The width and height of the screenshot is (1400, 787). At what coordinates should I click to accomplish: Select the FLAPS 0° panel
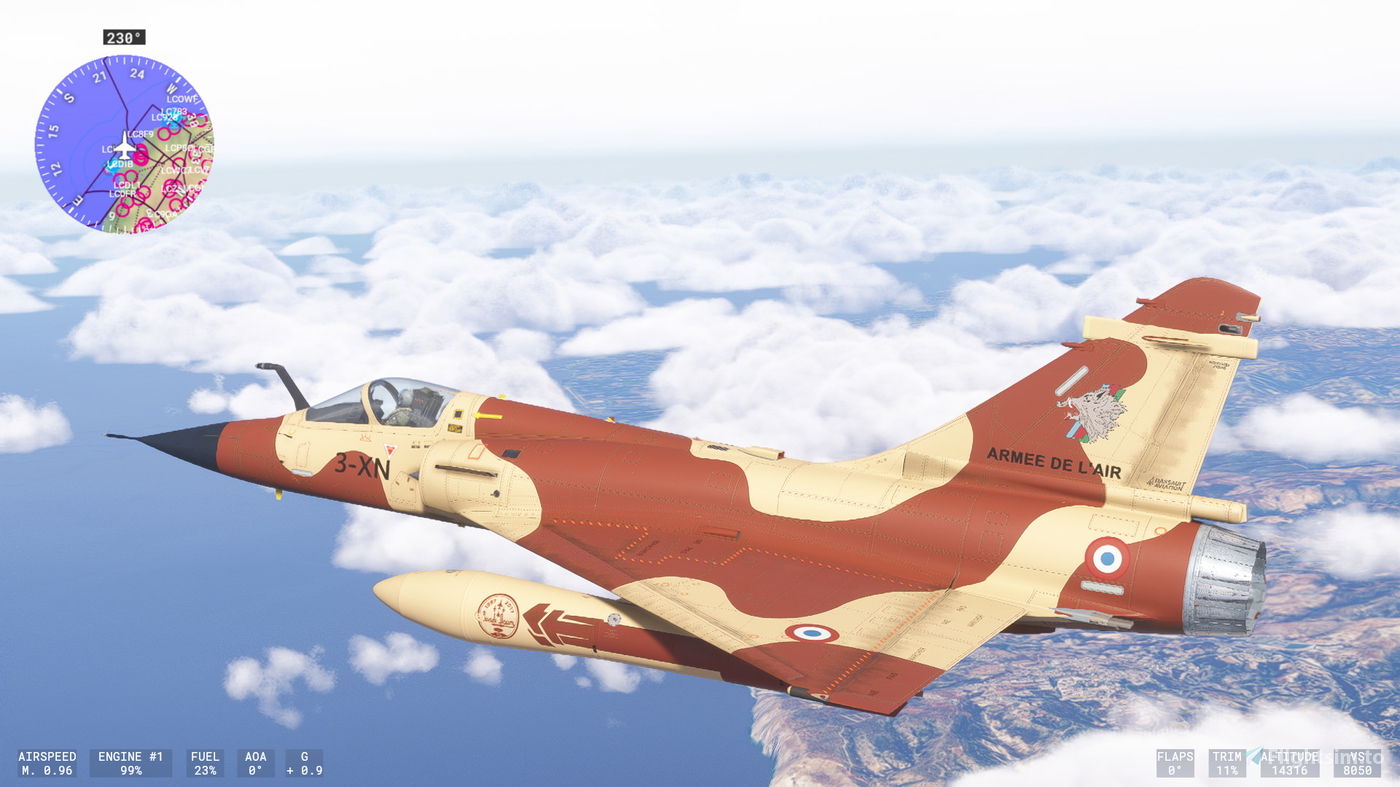click(1175, 762)
